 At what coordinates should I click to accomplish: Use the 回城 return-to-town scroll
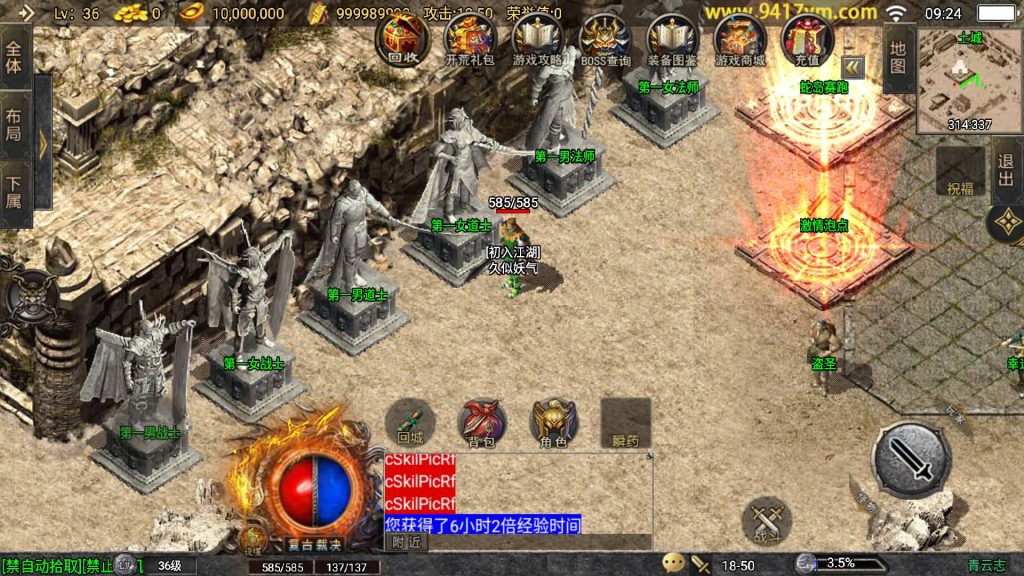click(410, 422)
